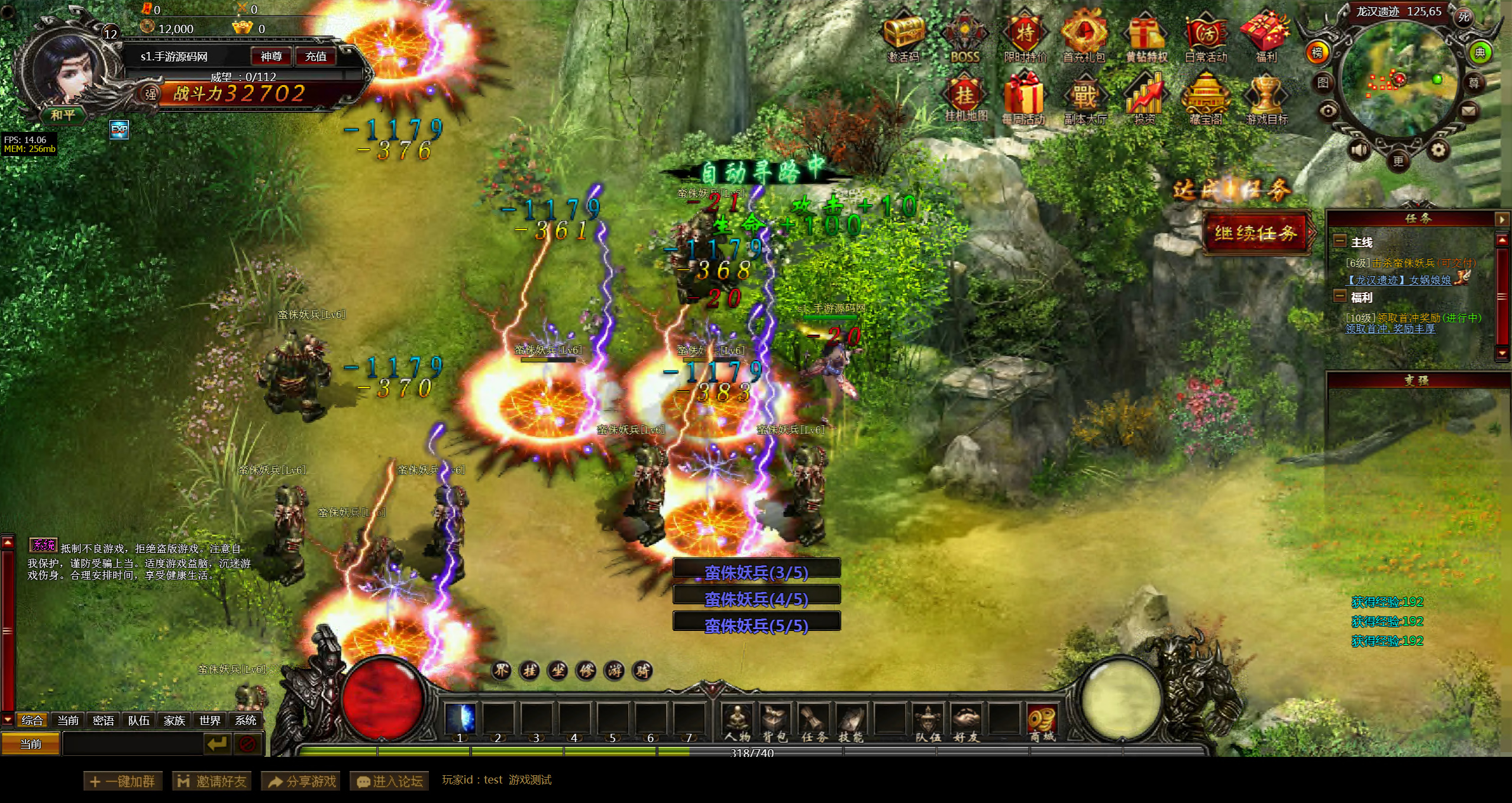Viewport: 1512px width, 803px height.
Task: Click the 进入论坛 forum button
Action: pos(390,781)
